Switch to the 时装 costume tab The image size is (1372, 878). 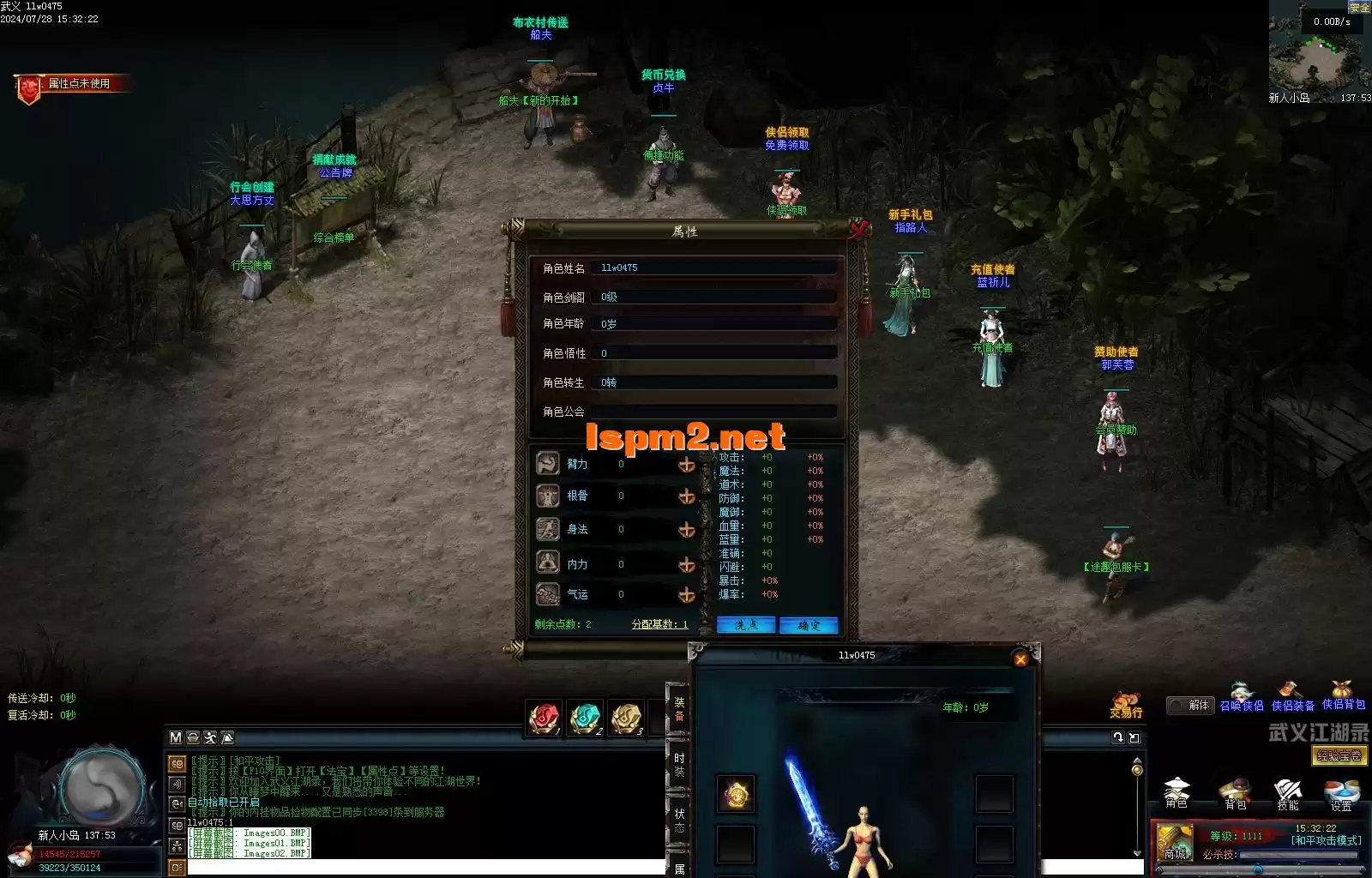coord(678,765)
